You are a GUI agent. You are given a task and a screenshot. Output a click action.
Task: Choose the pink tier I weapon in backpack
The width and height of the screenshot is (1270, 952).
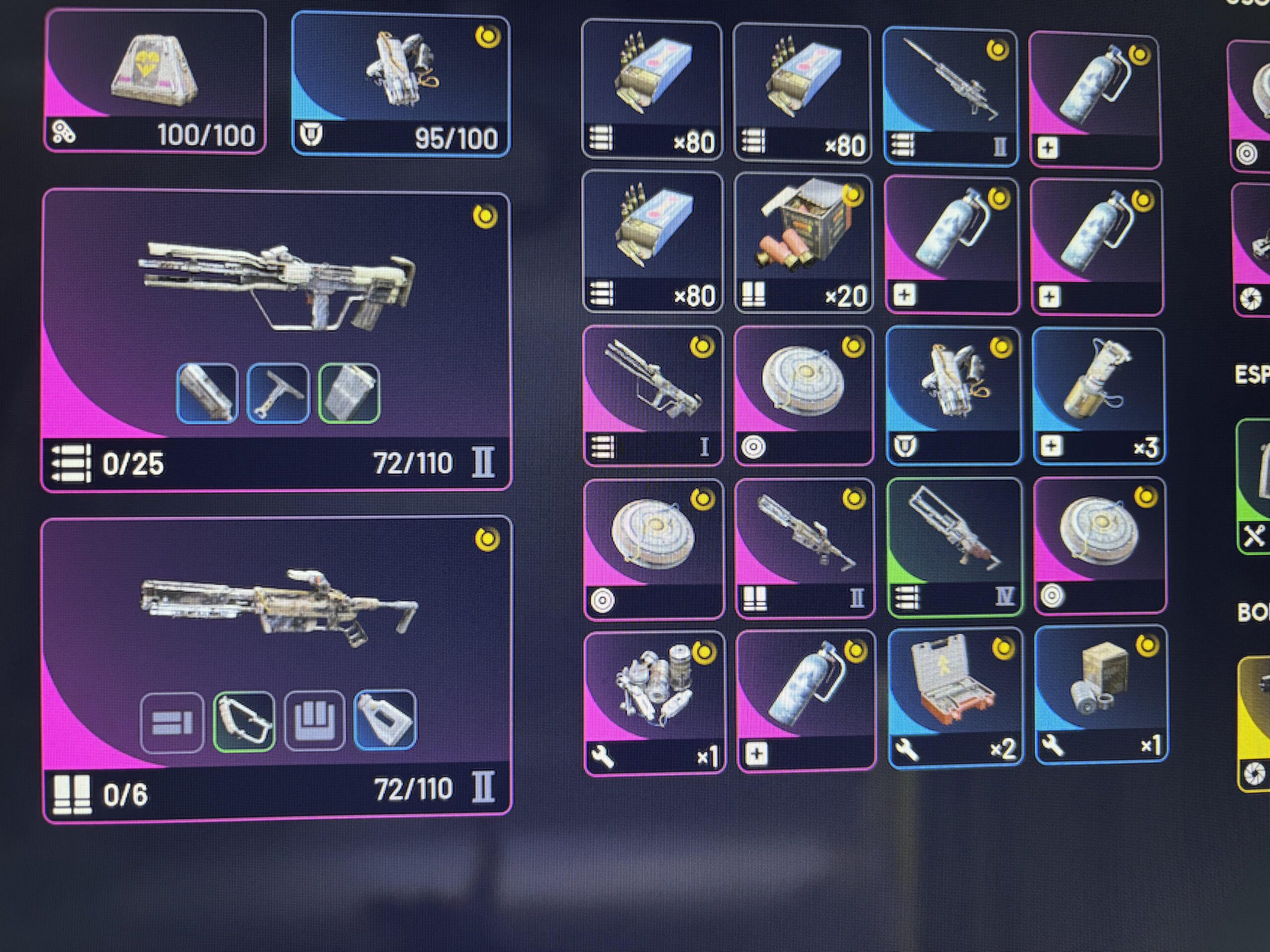tap(653, 395)
